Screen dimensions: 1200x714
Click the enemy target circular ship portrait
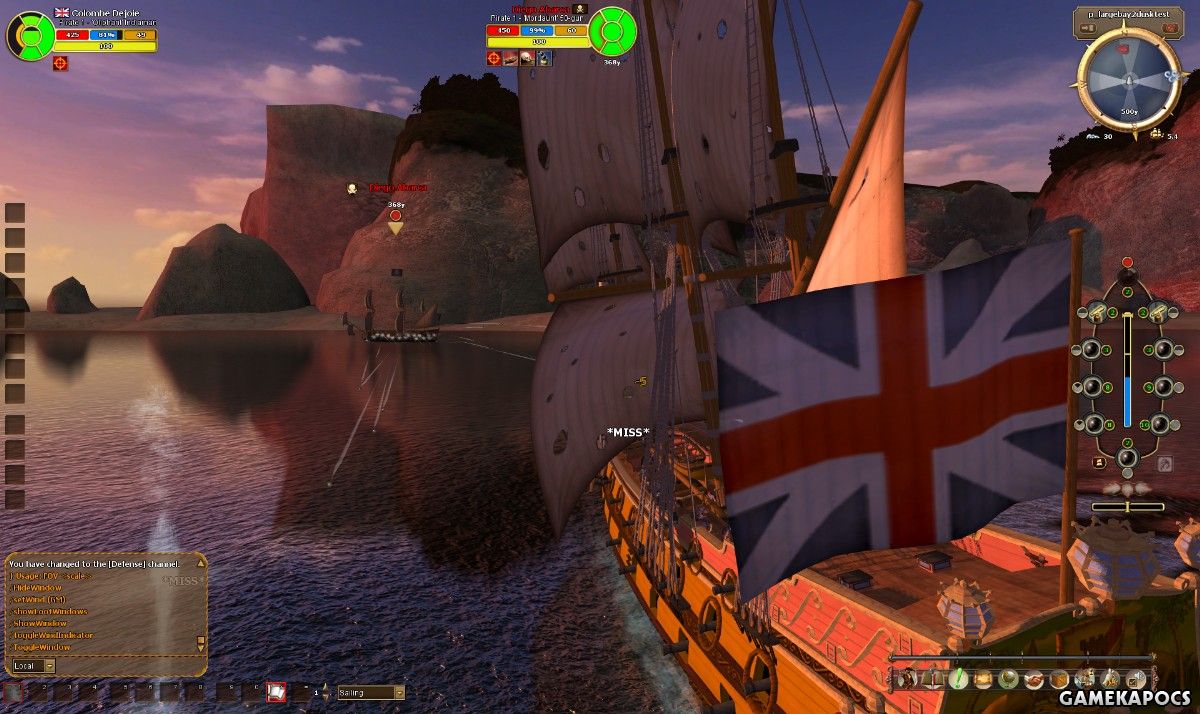[612, 31]
